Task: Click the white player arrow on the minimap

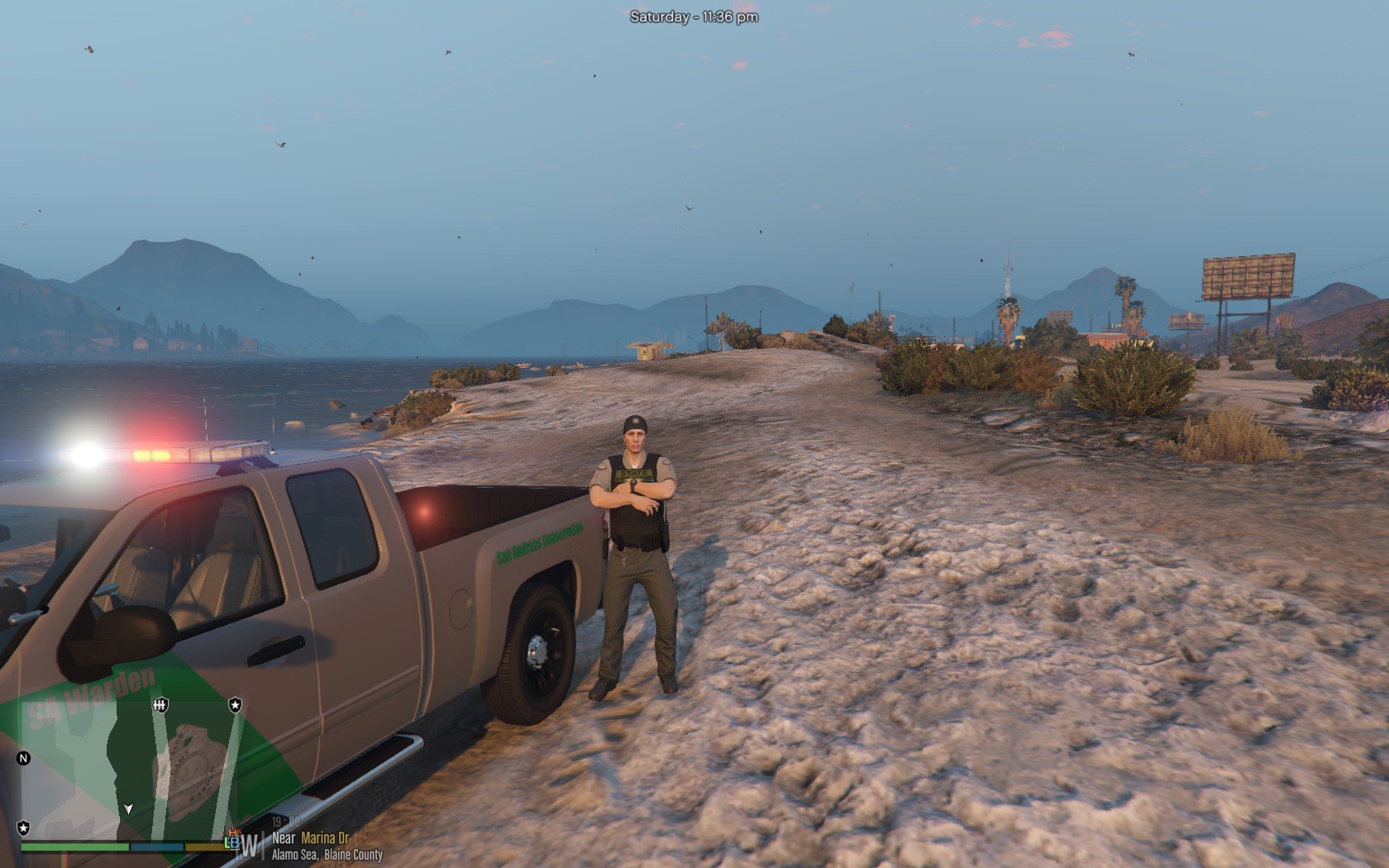Action: click(128, 808)
